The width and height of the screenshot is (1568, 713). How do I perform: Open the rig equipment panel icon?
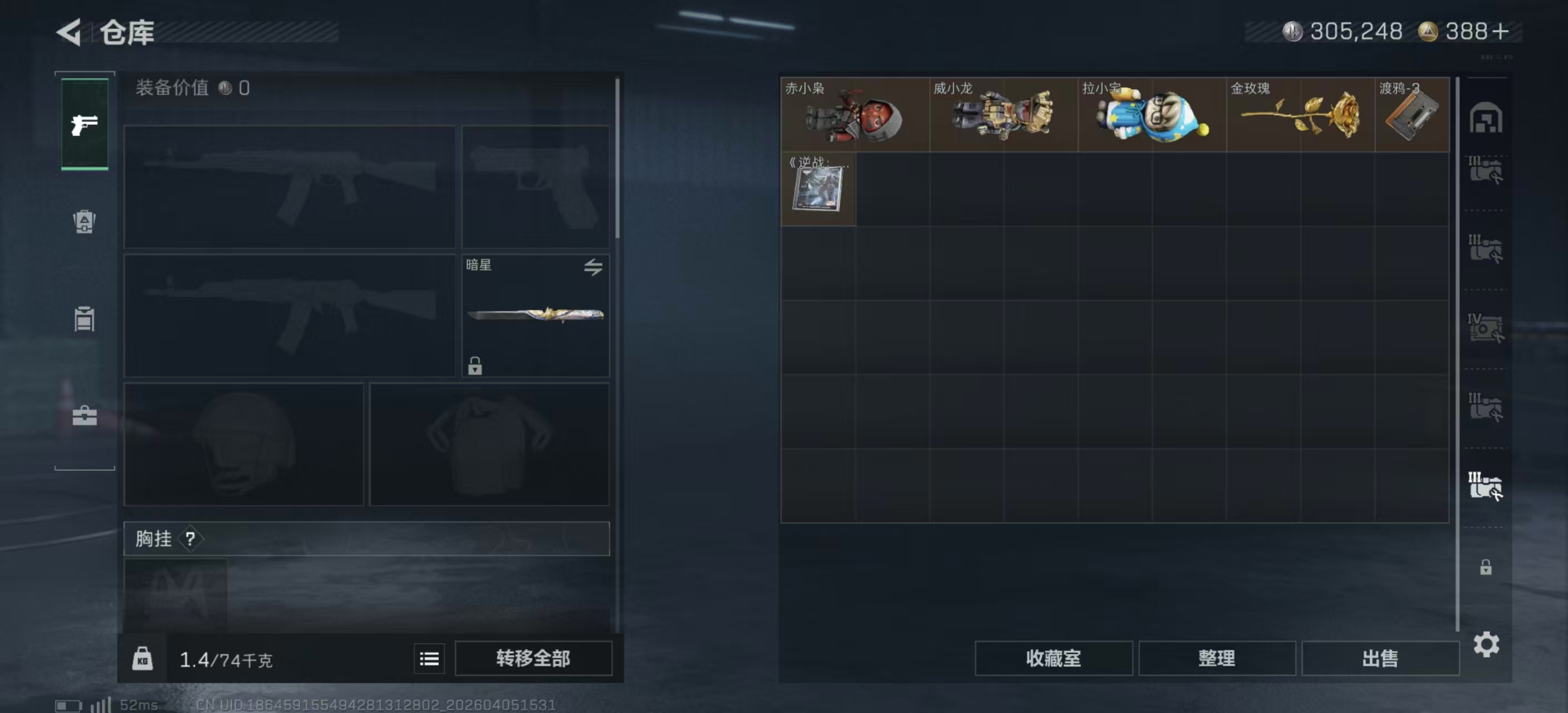(x=84, y=320)
